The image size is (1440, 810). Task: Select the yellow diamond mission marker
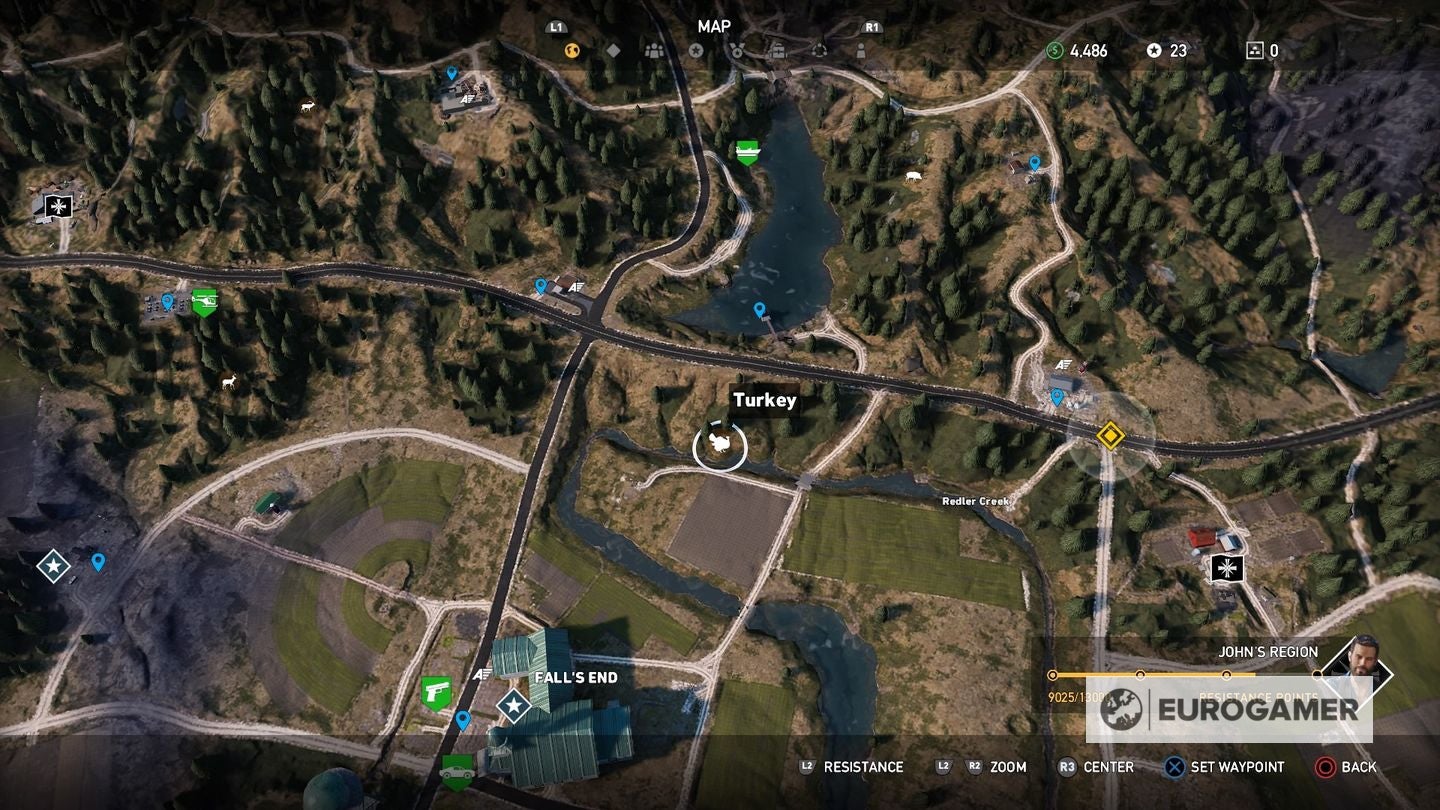(1110, 435)
